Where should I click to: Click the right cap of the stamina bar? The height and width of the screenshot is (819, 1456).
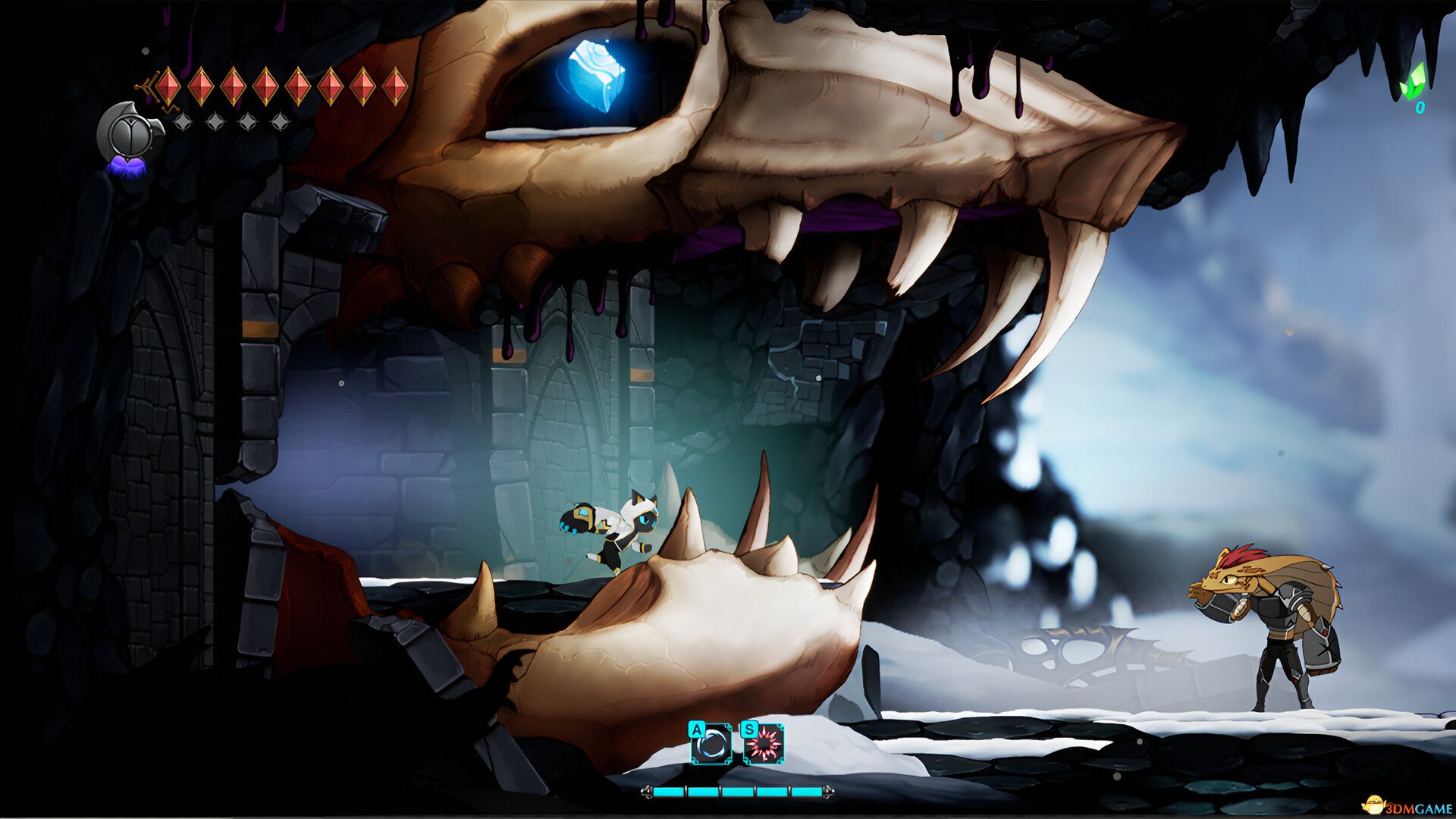pyautogui.click(x=830, y=792)
